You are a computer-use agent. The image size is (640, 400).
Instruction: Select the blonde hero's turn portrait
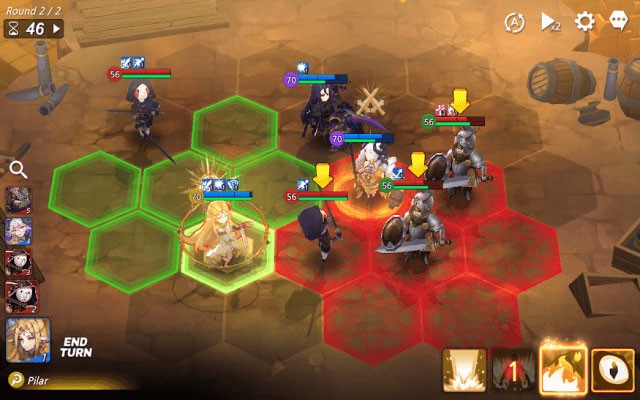pos(28,340)
